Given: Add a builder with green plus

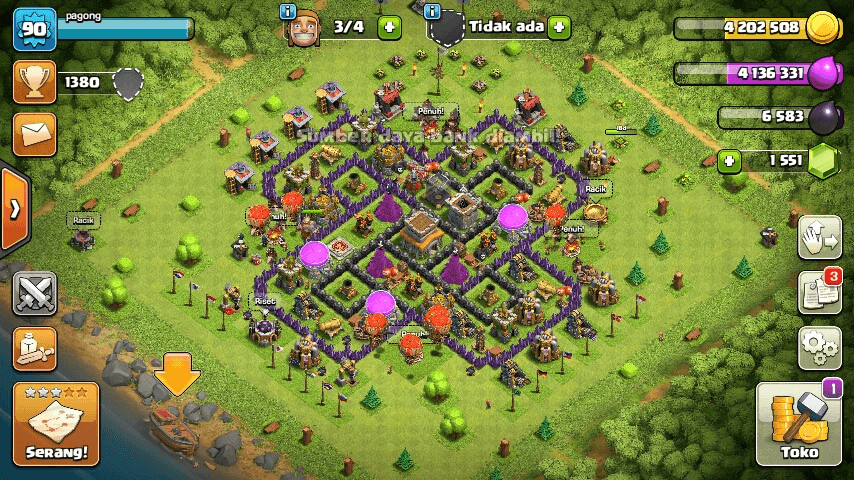Looking at the screenshot, I should coord(389,27).
